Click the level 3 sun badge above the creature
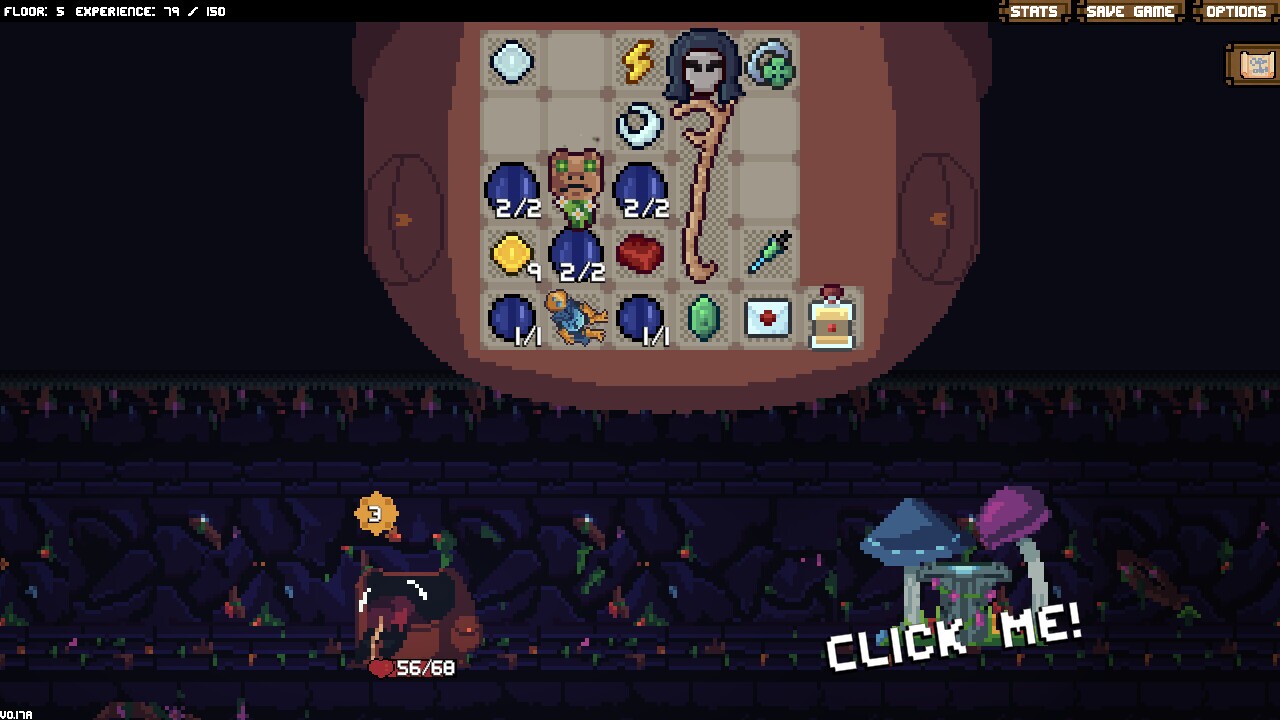The height and width of the screenshot is (720, 1280). (377, 513)
